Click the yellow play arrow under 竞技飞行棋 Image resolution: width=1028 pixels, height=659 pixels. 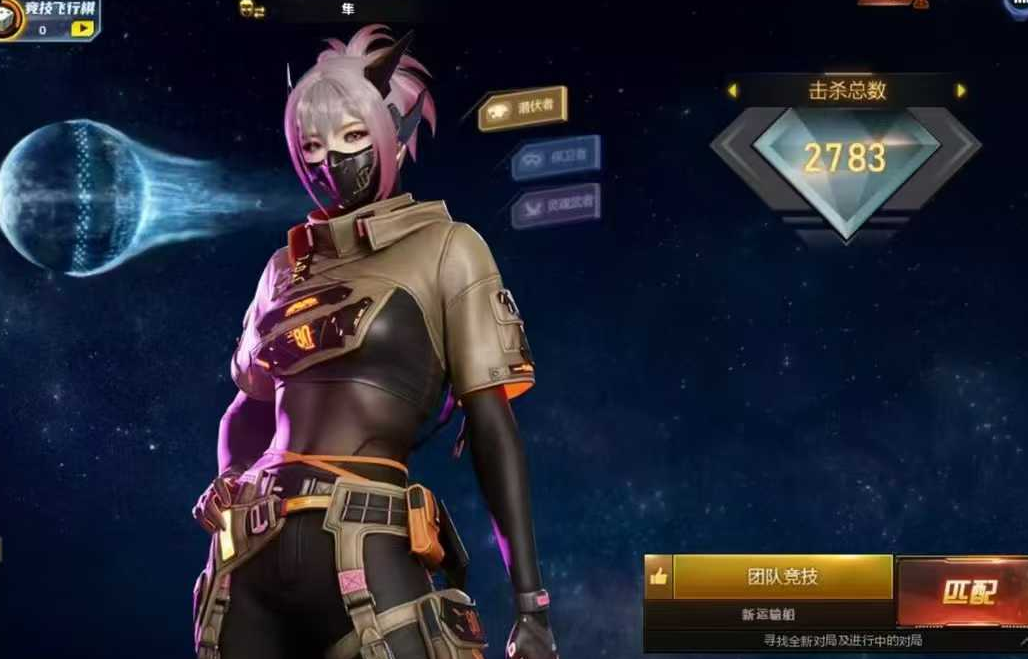tap(82, 30)
